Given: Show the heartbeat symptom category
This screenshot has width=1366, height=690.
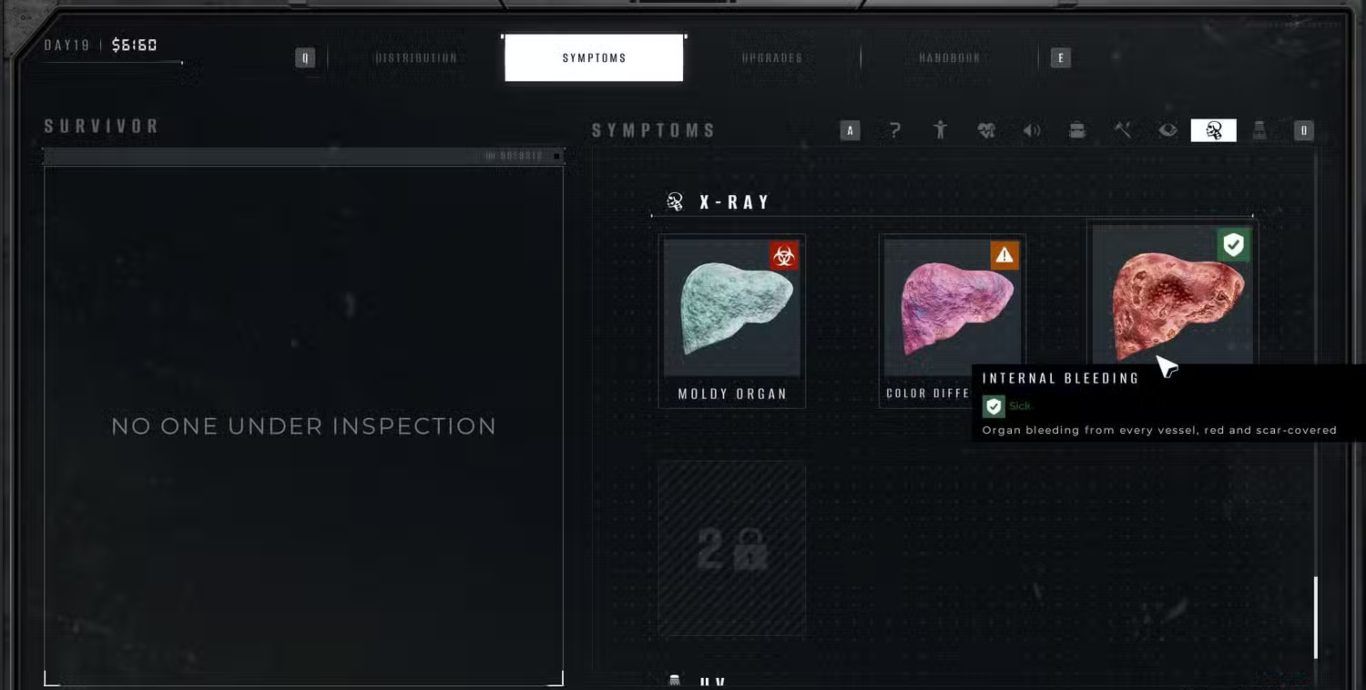Looking at the screenshot, I should click(x=986, y=130).
